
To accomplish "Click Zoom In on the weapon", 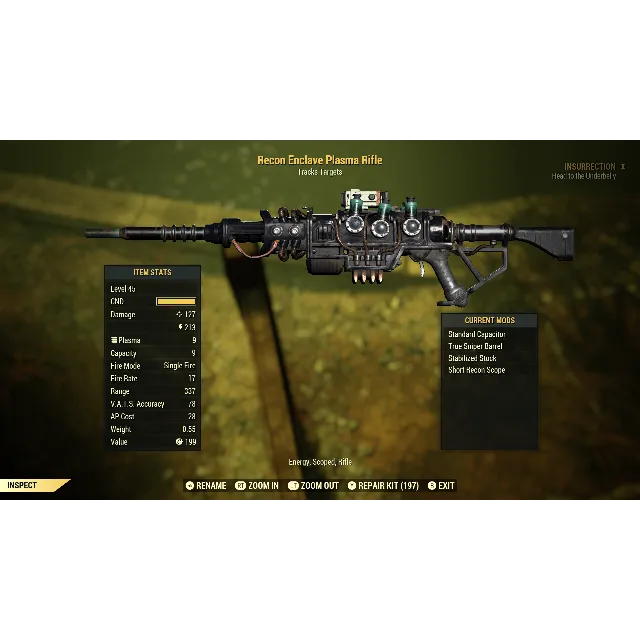I will 258,486.
